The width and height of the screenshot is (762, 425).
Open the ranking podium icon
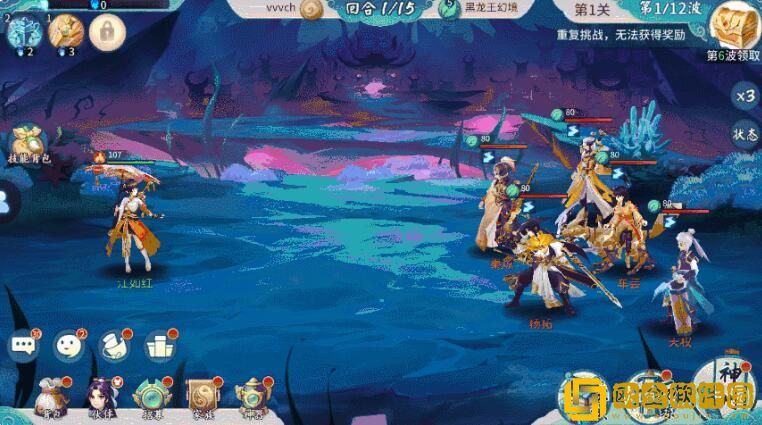[x=158, y=346]
